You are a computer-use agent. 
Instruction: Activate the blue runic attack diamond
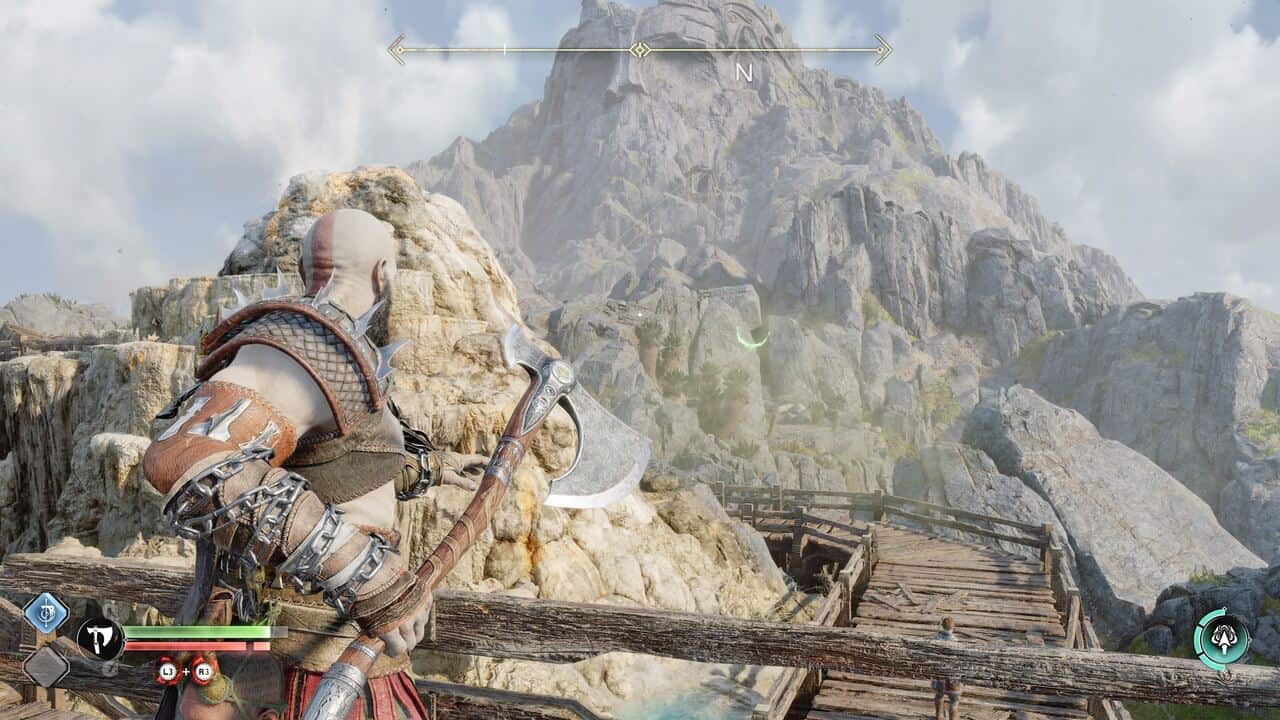(x=45, y=613)
